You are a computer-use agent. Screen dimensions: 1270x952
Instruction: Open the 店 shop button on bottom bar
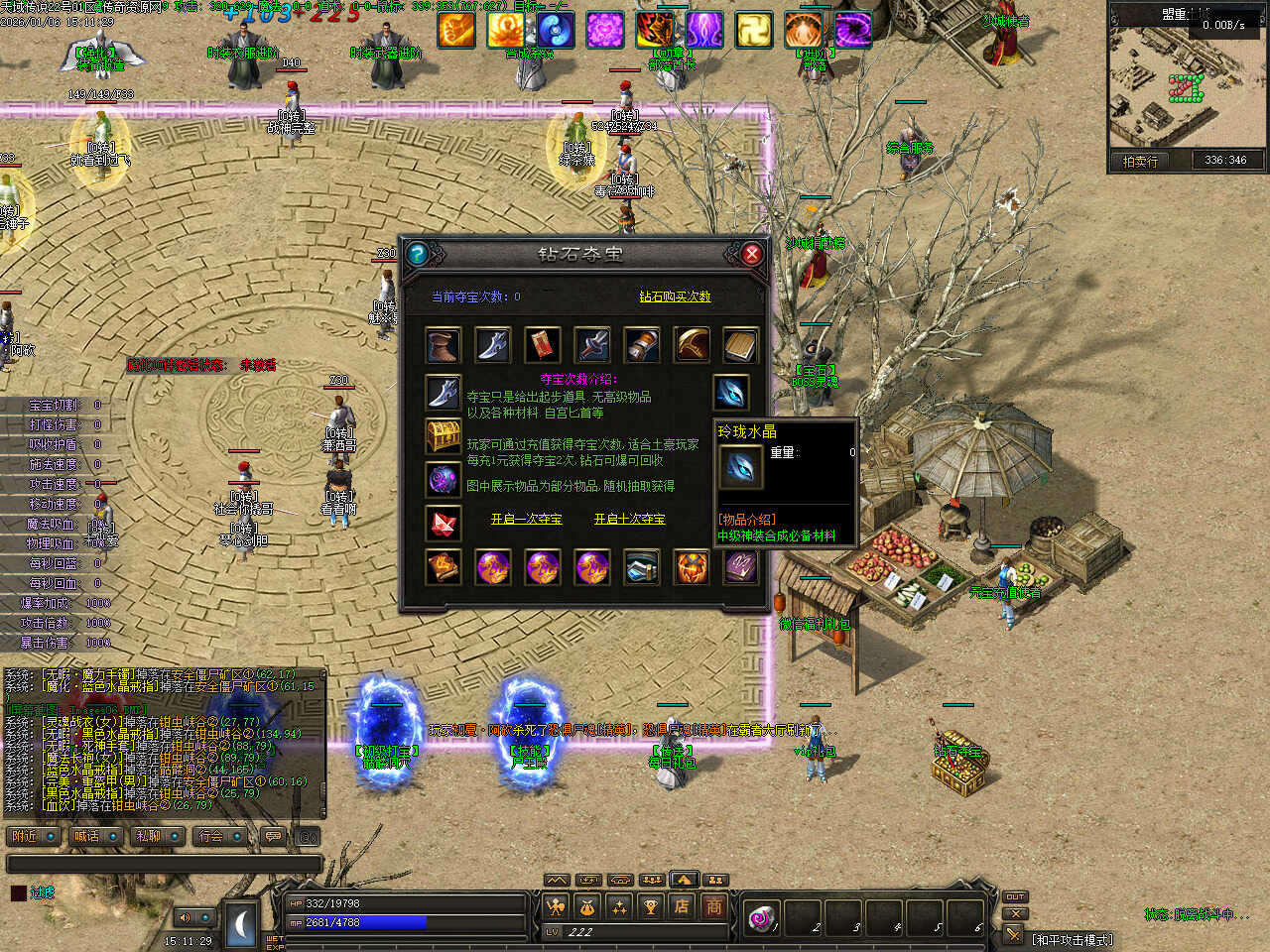[683, 905]
